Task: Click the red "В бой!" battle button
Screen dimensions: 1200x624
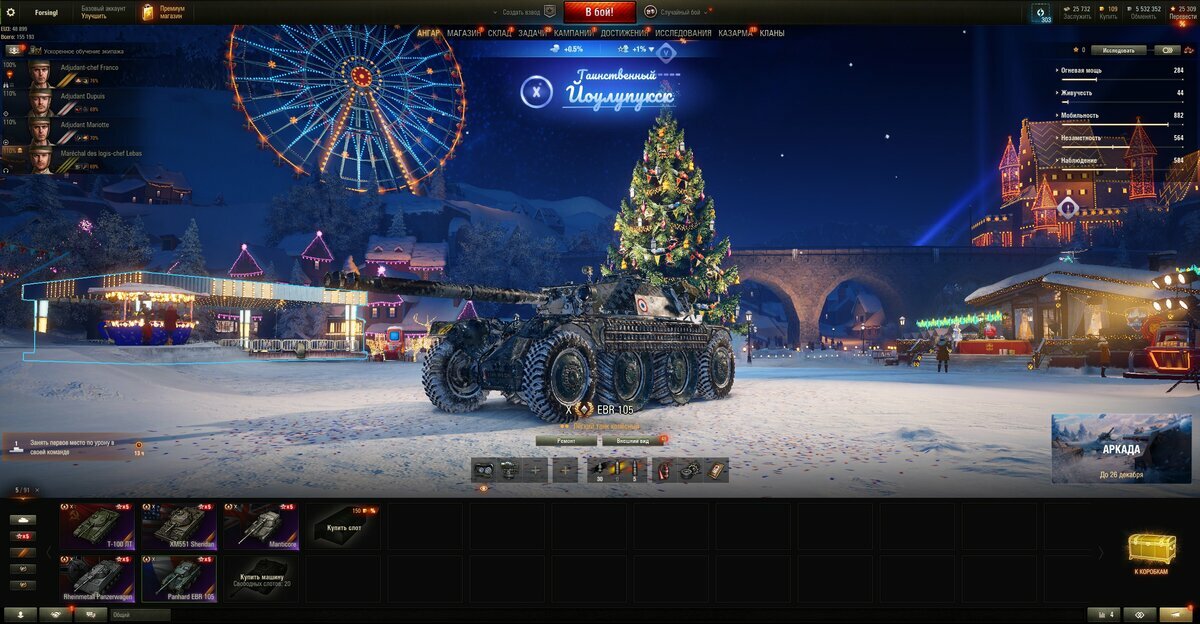Action: 600,12
